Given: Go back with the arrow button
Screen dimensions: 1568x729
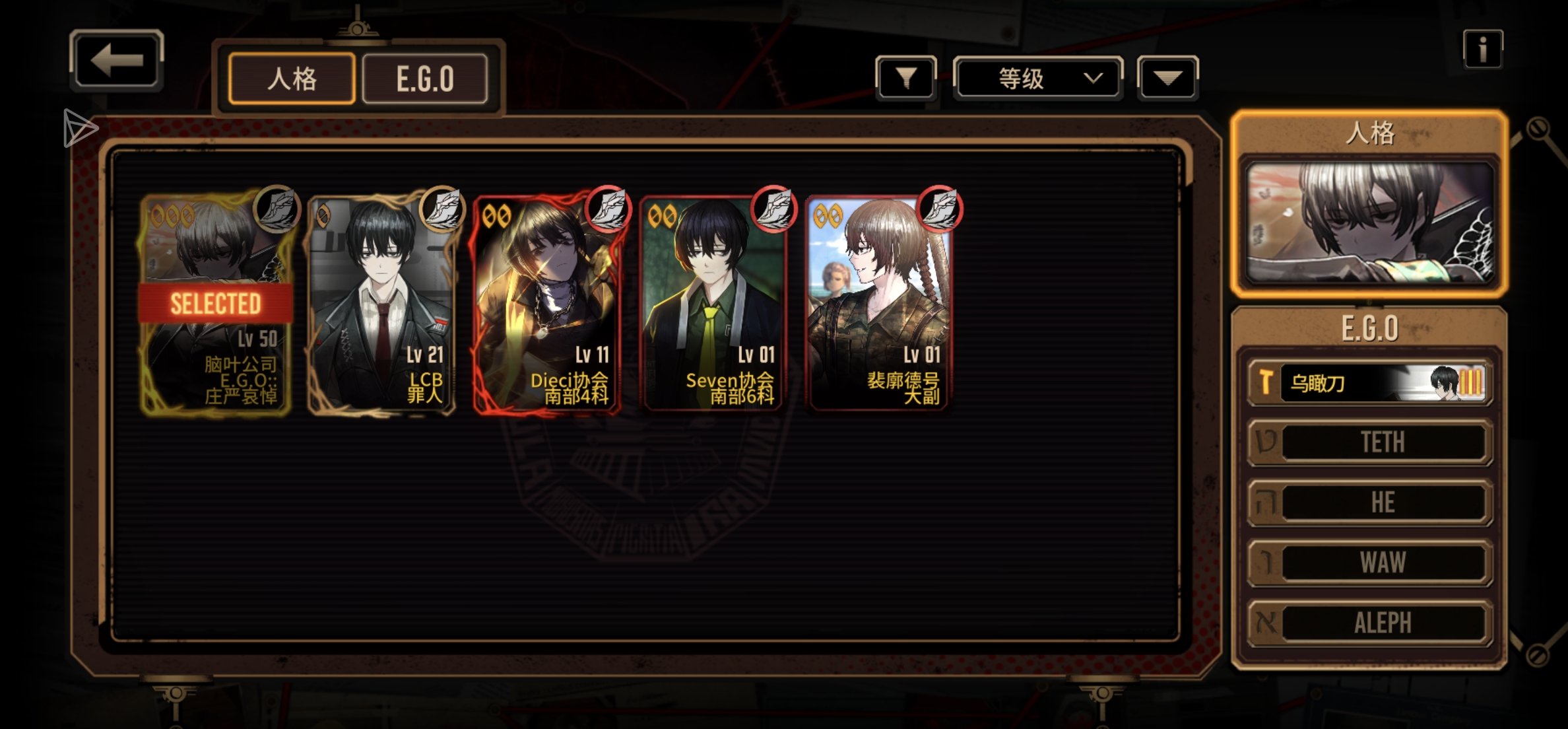Looking at the screenshot, I should 116,60.
